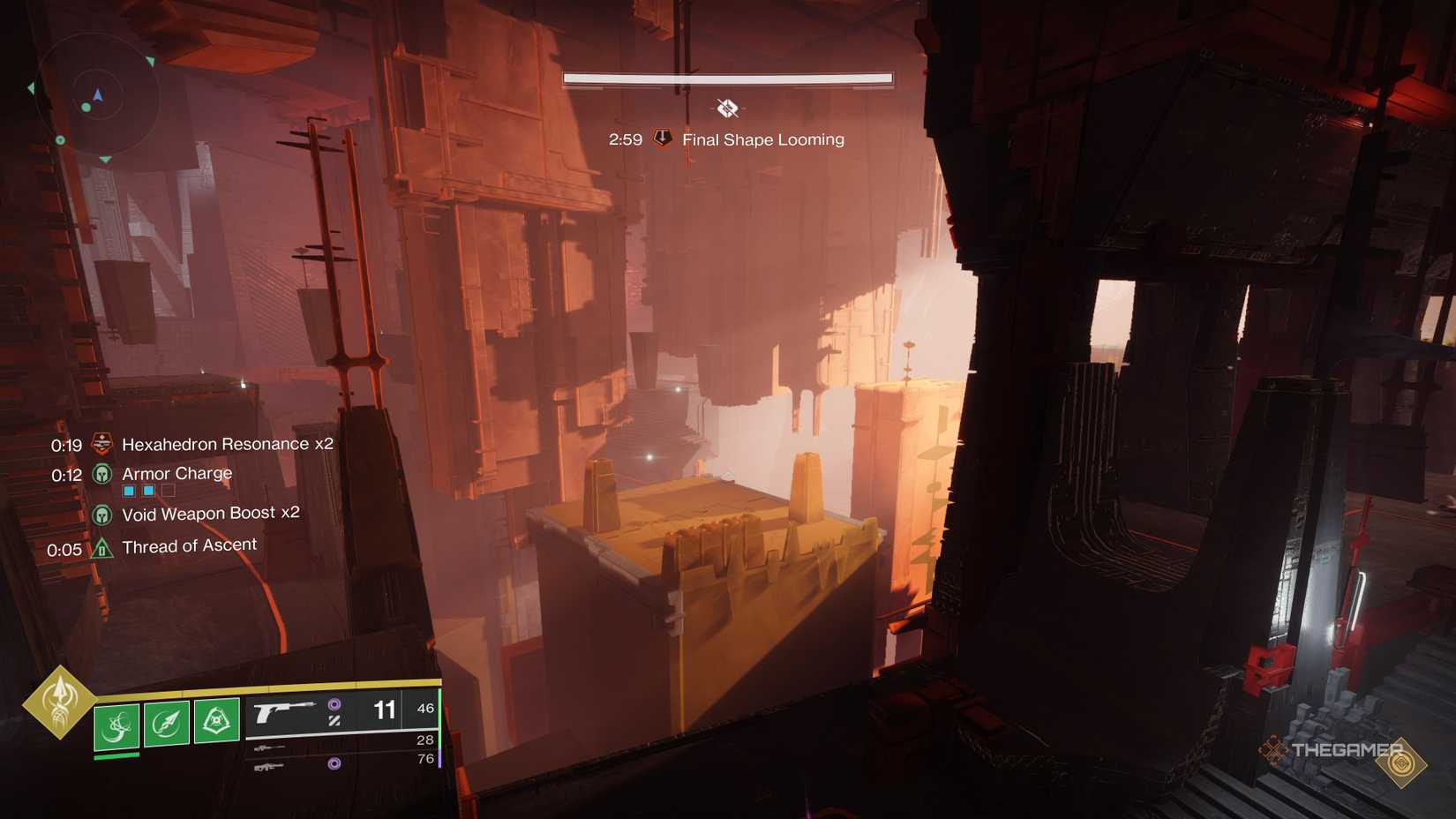The width and height of the screenshot is (1456, 819).
Task: Select the Final Shape Looming objective label
Action: coord(761,139)
